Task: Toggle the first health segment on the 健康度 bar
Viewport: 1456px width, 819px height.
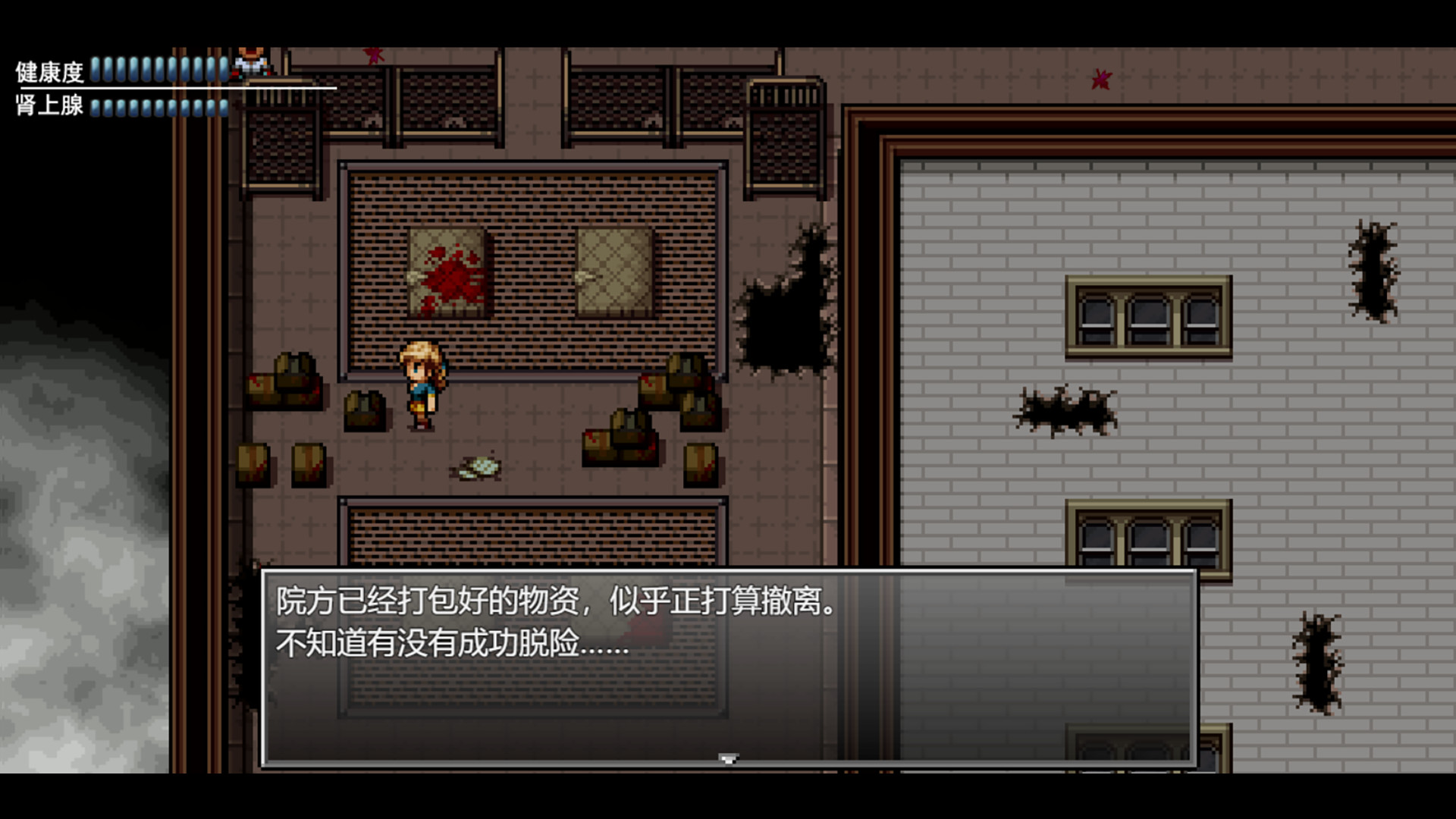Action: [96, 68]
